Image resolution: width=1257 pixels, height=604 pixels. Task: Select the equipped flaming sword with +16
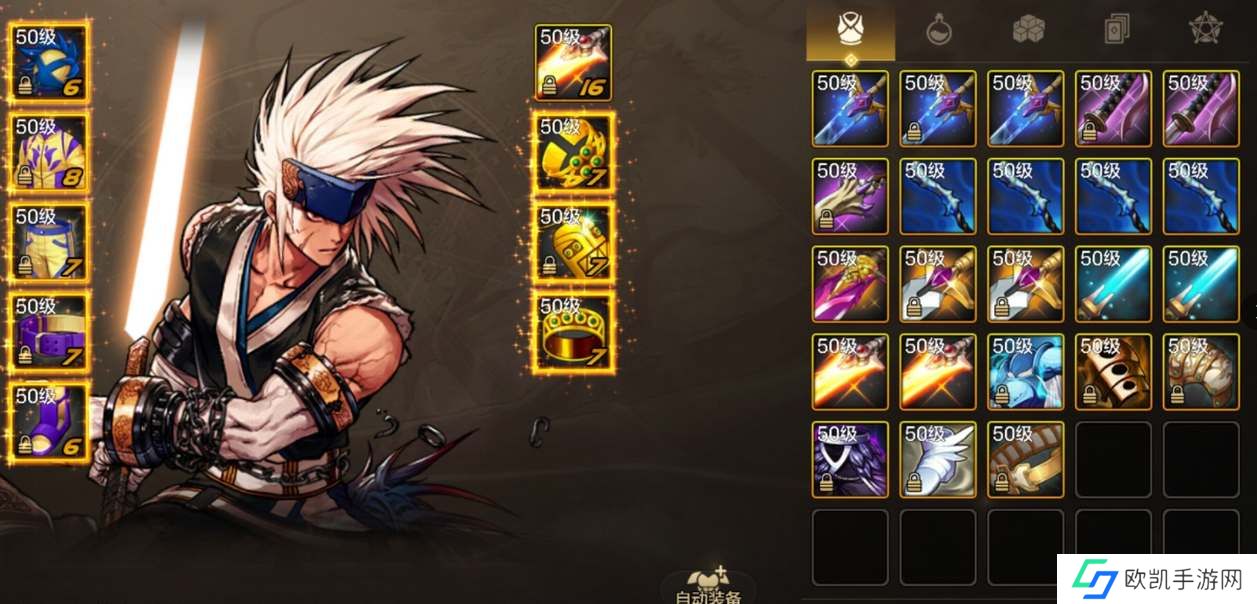(x=574, y=62)
